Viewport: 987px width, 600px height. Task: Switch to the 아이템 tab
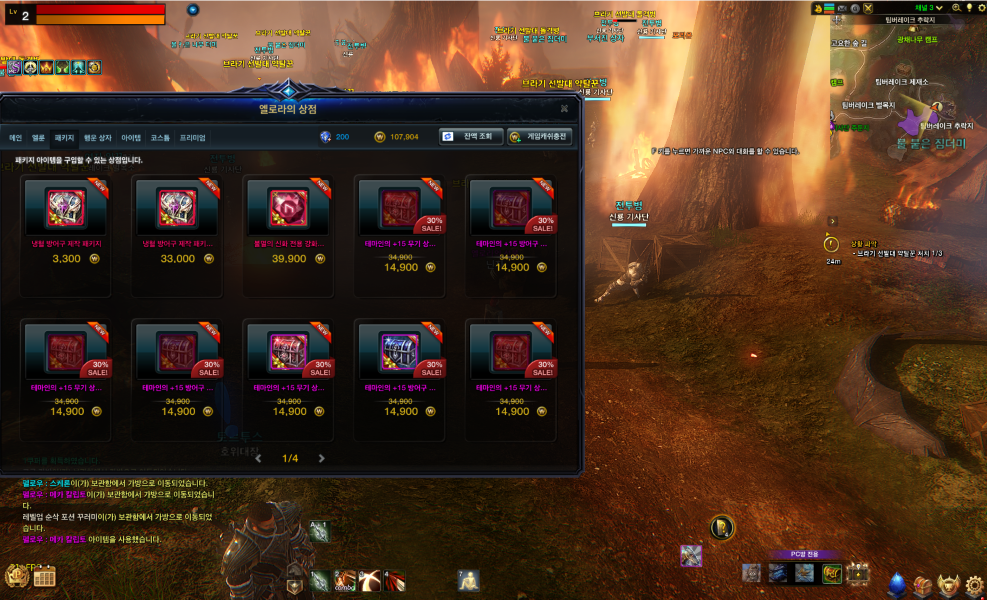pyautogui.click(x=131, y=137)
